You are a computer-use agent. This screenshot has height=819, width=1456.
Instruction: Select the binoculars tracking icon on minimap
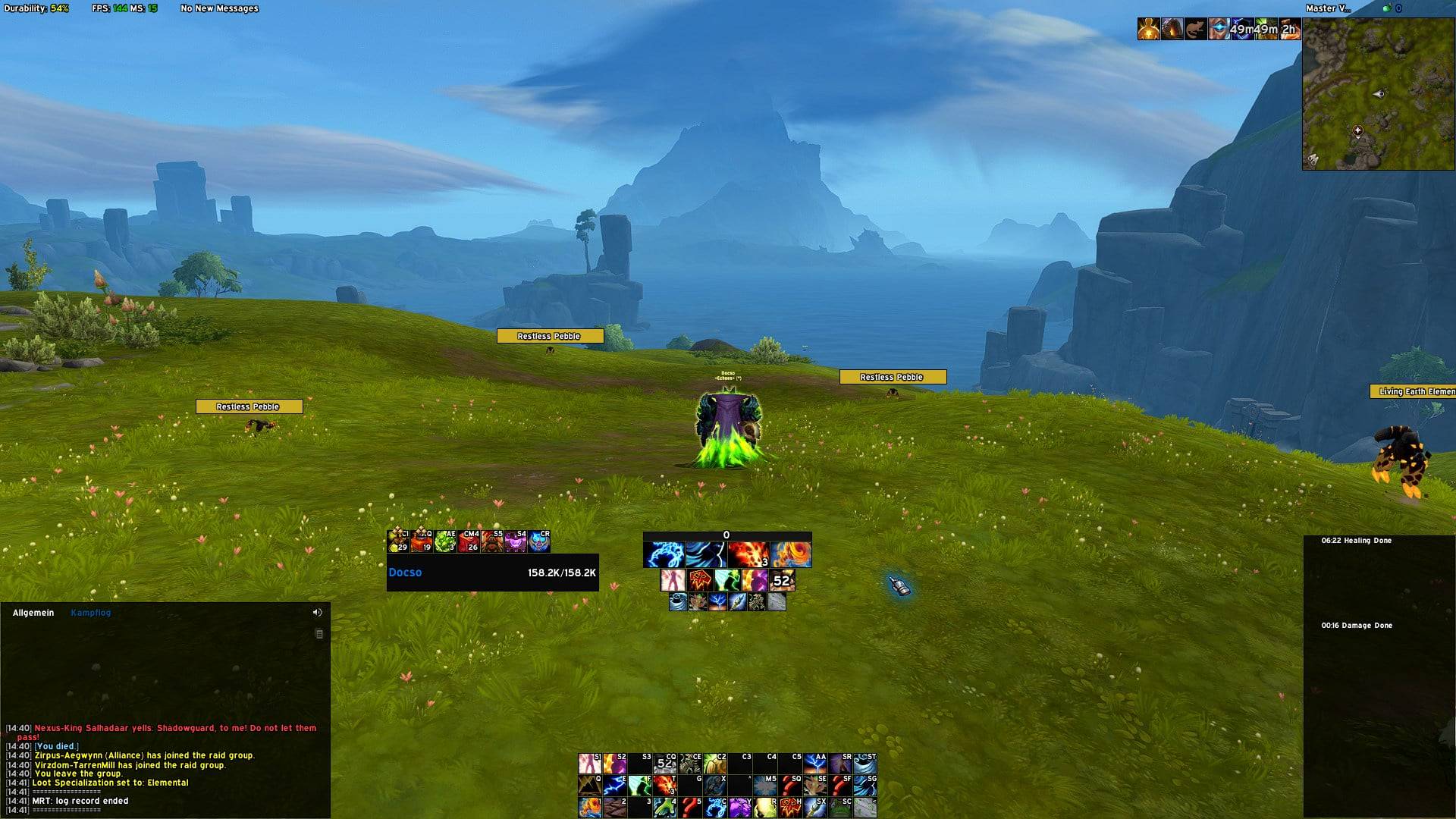(1313, 159)
